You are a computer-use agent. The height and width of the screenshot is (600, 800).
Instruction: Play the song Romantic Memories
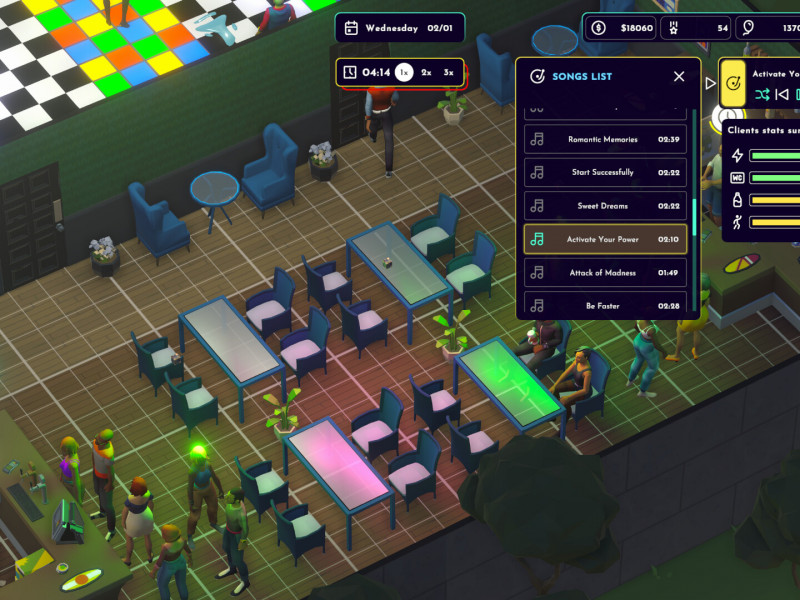point(605,139)
